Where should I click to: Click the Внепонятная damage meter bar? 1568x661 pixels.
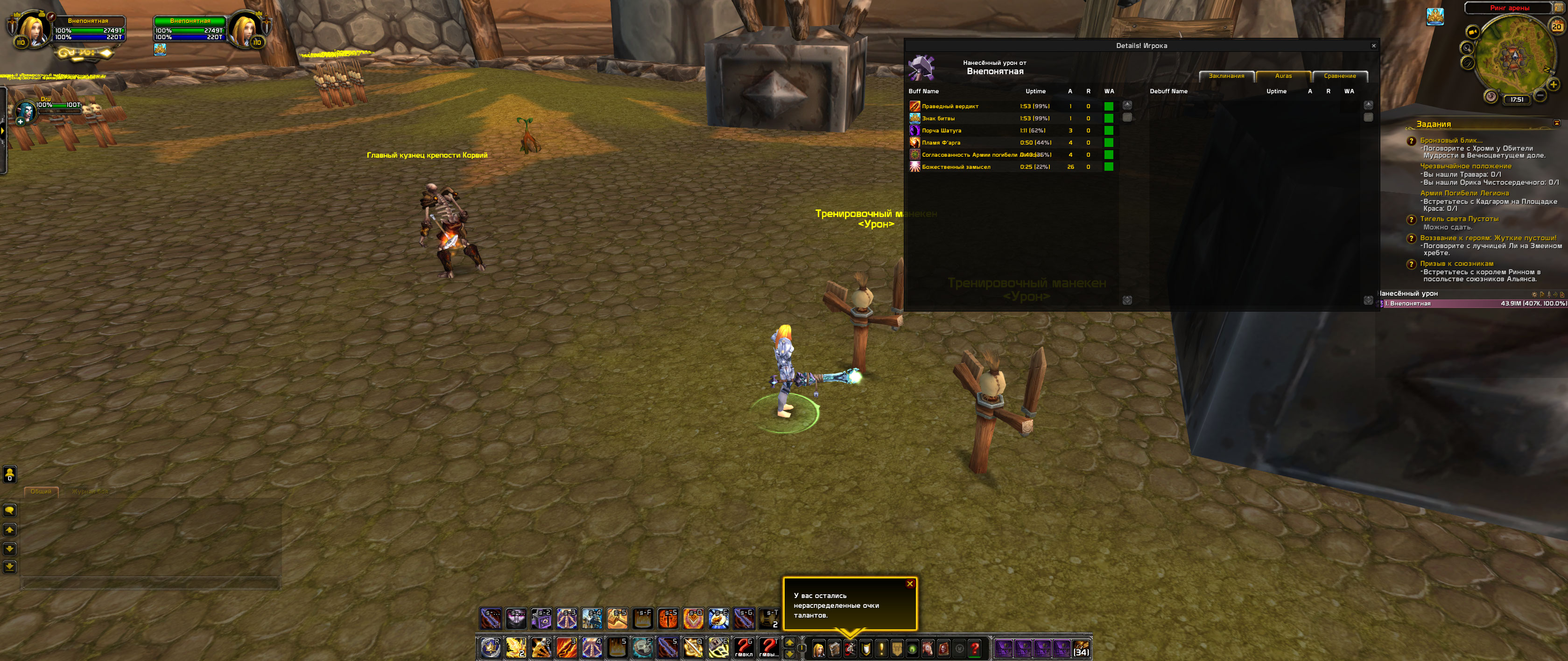(1473, 303)
